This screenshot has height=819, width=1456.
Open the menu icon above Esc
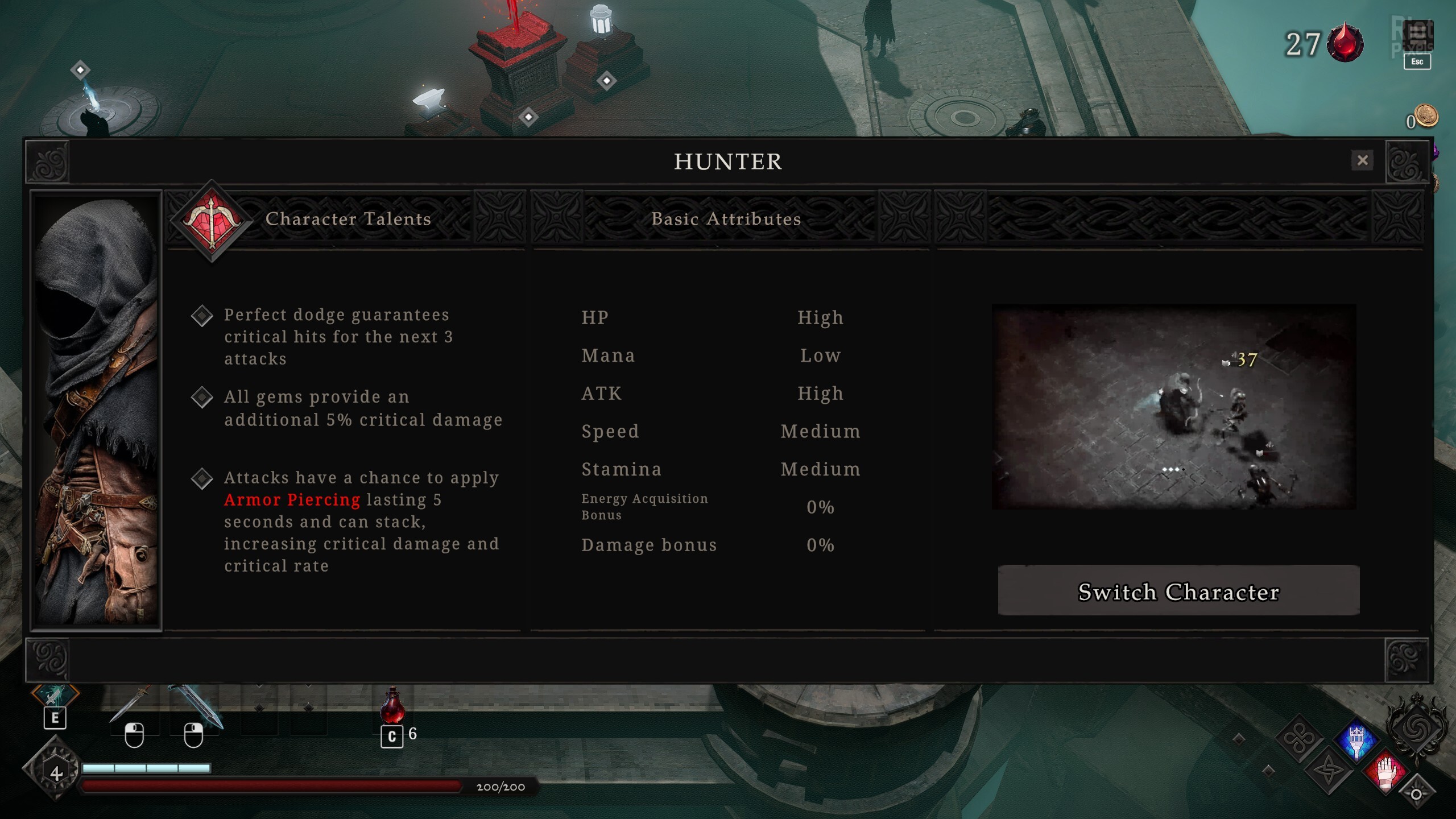(1417, 35)
